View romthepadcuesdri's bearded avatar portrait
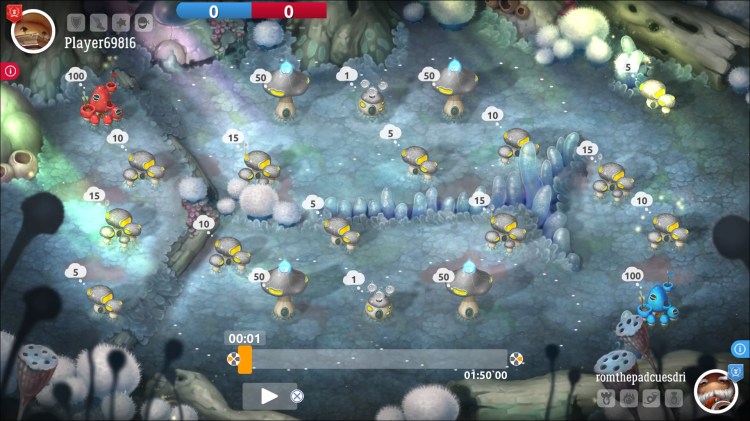Screen dimensions: 750x421 (716, 391)
